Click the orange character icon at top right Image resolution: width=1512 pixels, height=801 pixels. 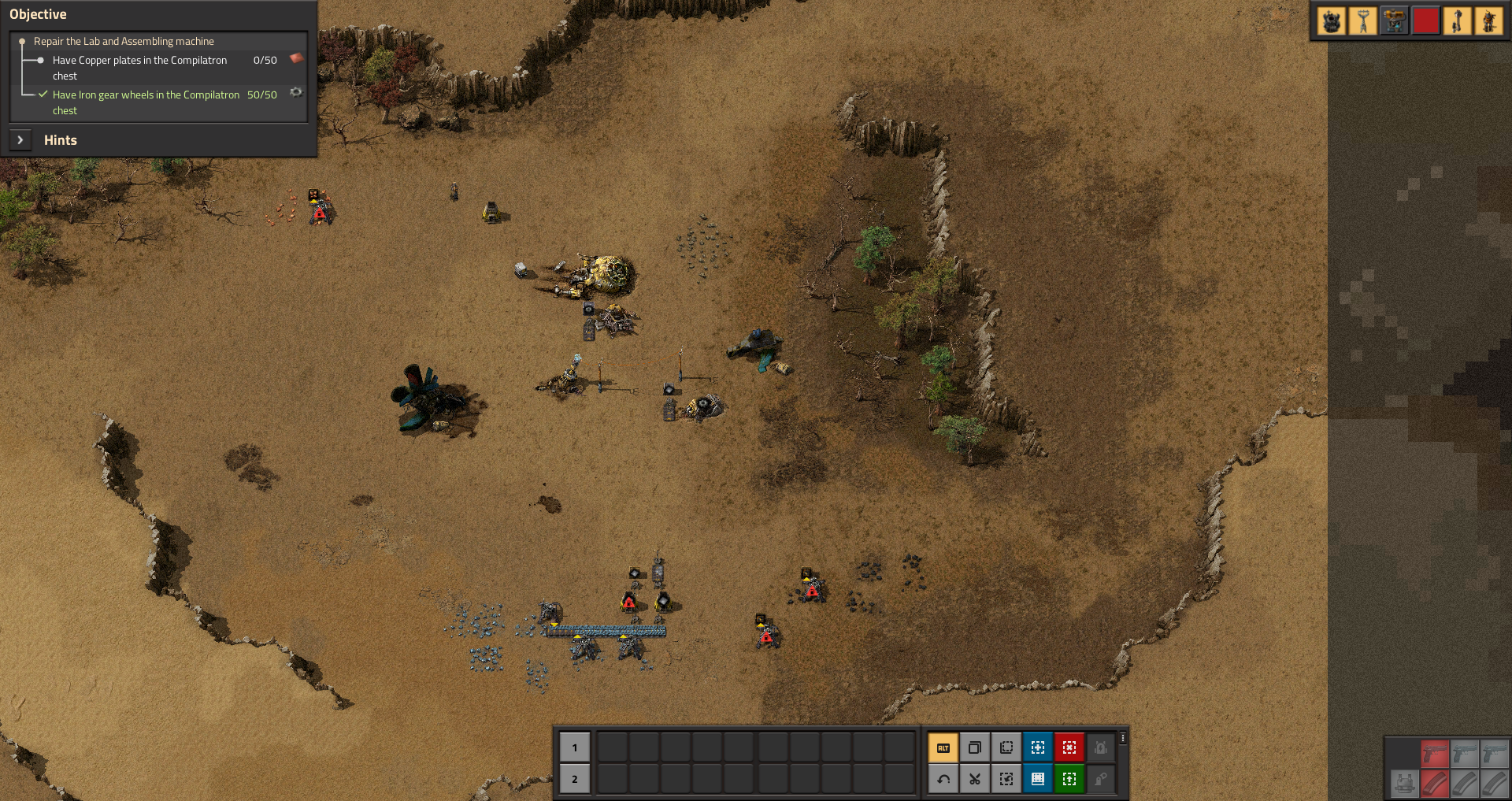point(1489,21)
